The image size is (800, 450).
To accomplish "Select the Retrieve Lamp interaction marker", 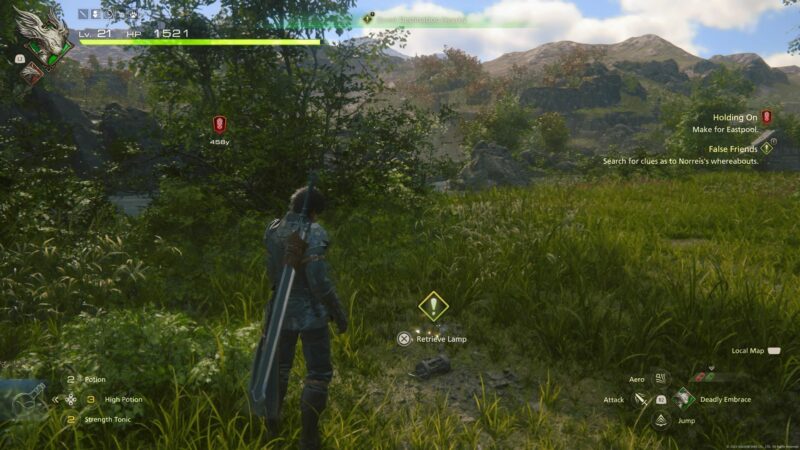I will pyautogui.click(x=432, y=306).
